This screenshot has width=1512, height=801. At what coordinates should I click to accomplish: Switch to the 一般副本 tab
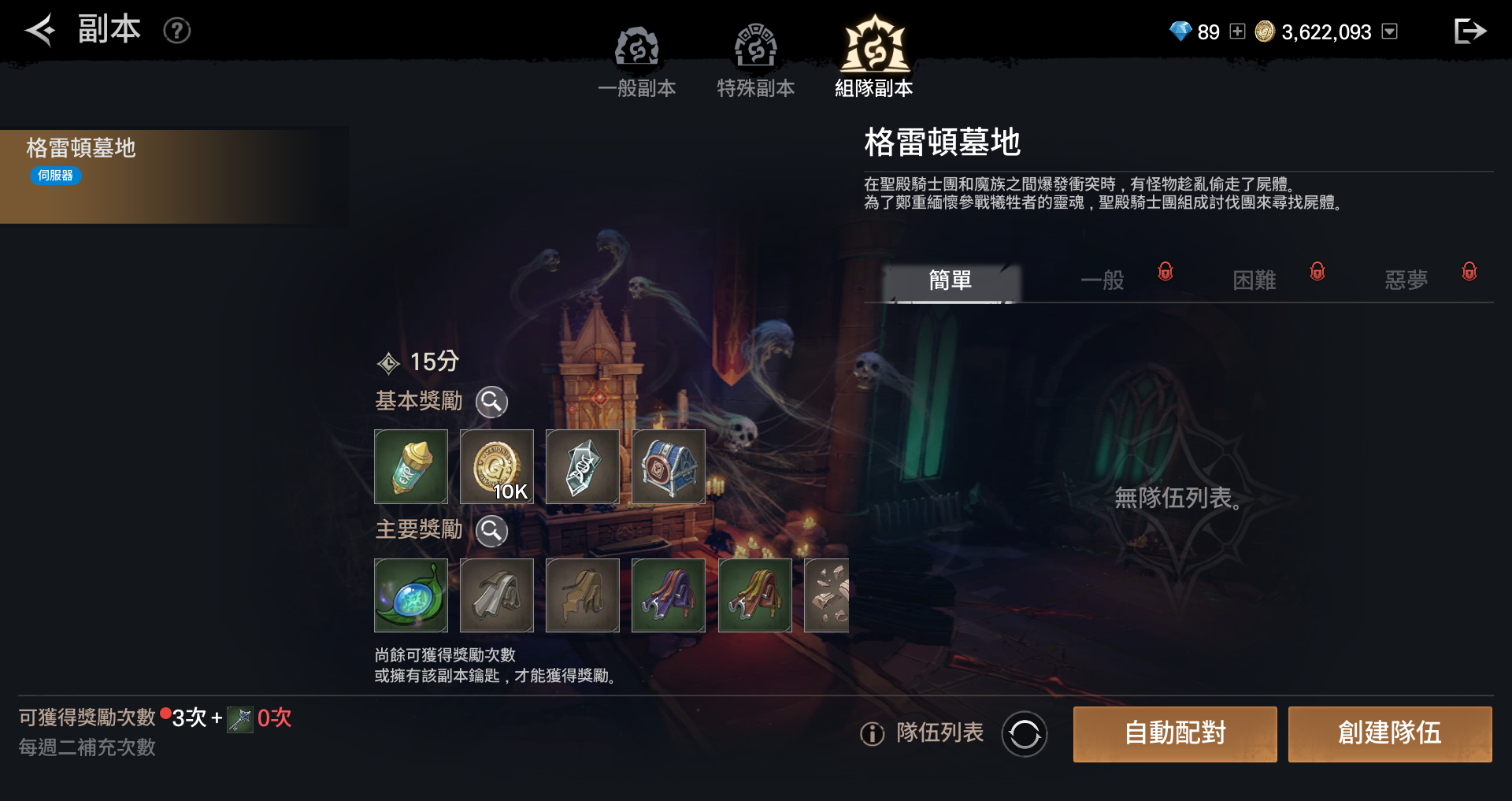coord(636,61)
